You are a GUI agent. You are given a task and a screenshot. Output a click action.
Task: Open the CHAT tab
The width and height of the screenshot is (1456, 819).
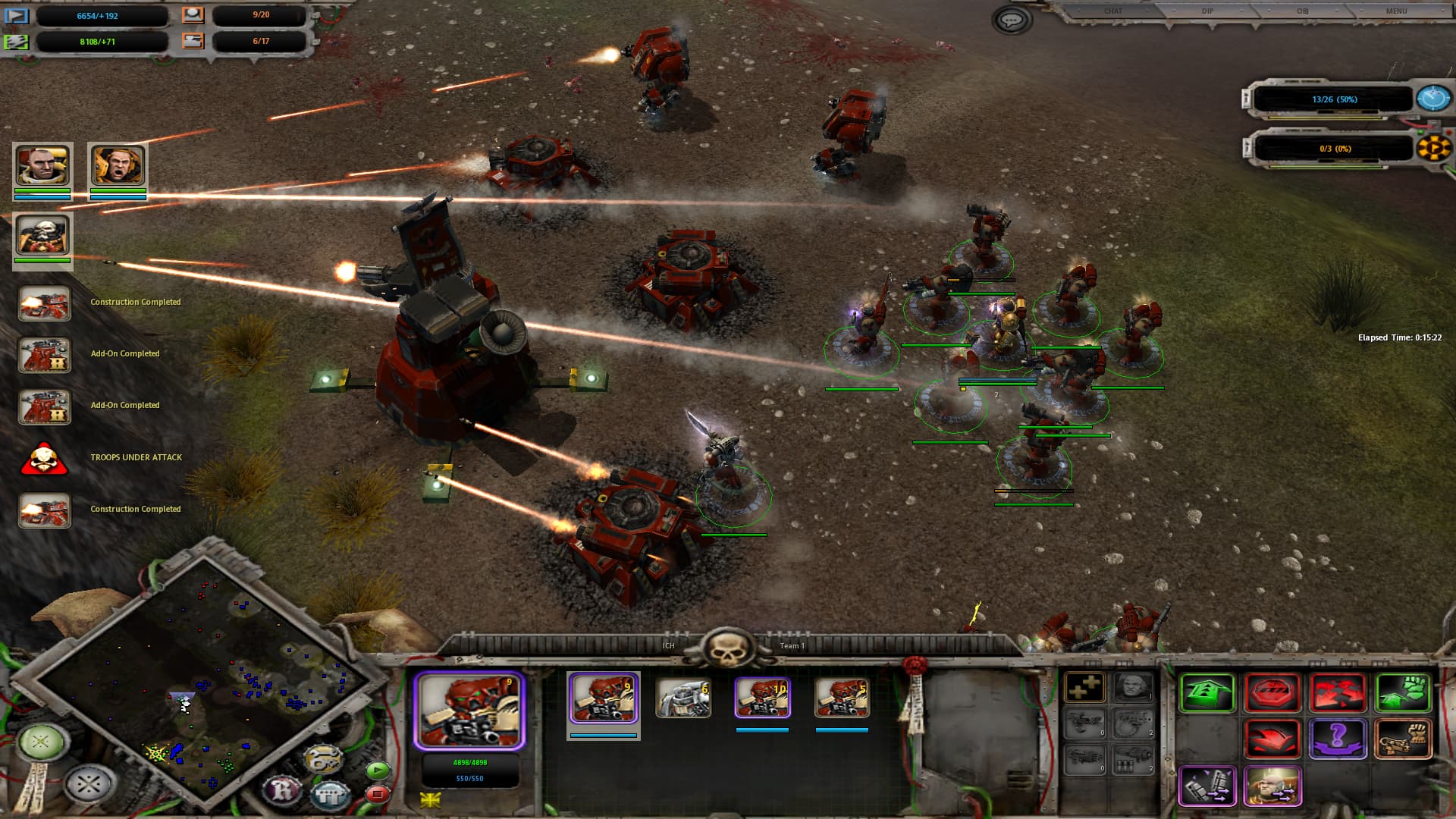pos(1113,11)
